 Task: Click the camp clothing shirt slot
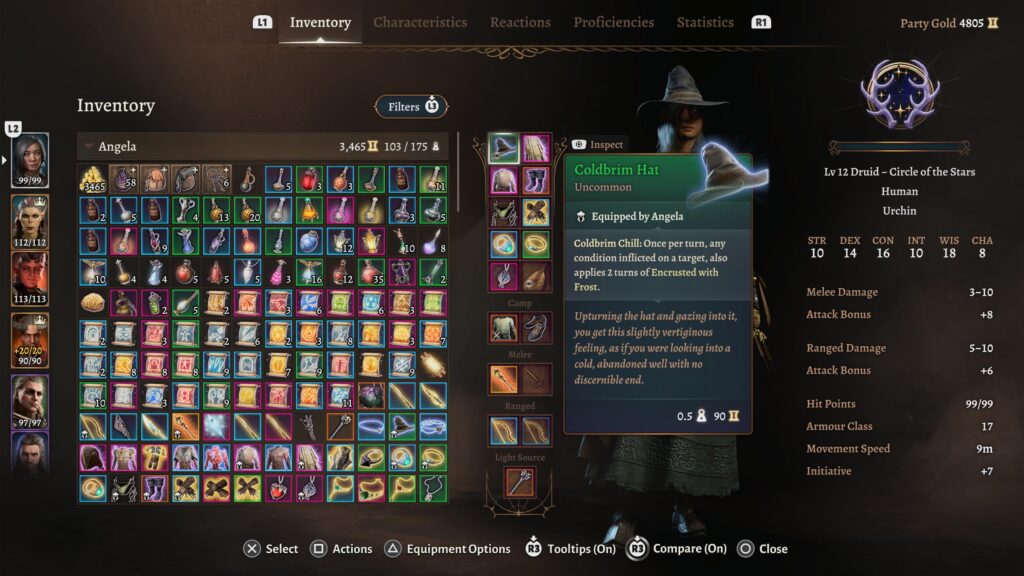[x=504, y=327]
